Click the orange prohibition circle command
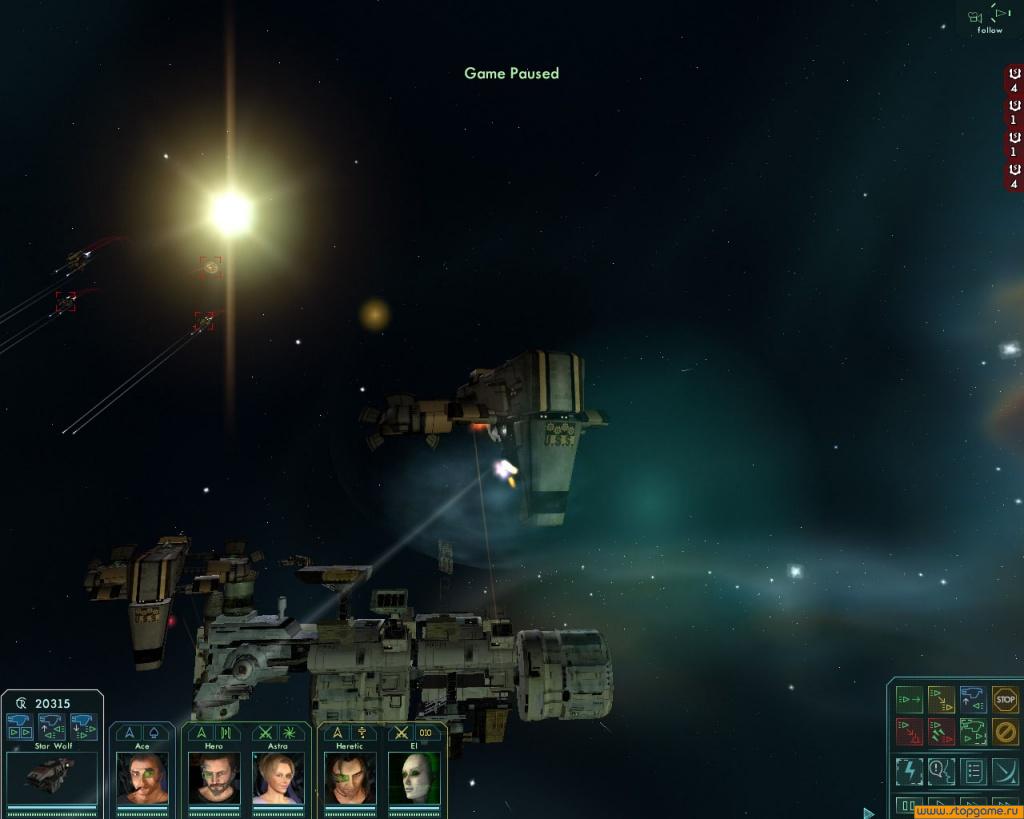 [x=1005, y=732]
